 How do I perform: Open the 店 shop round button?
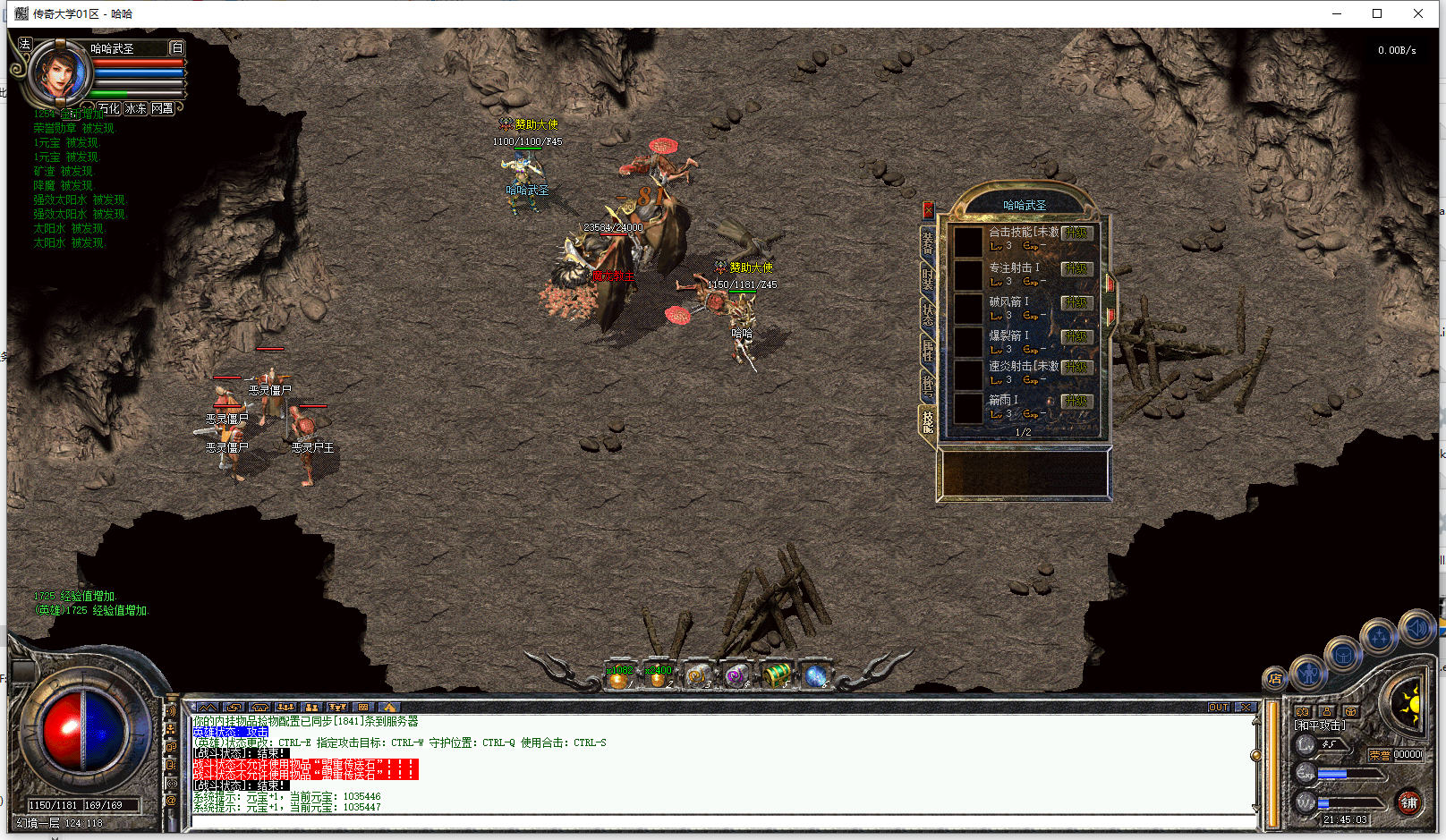point(1275,679)
